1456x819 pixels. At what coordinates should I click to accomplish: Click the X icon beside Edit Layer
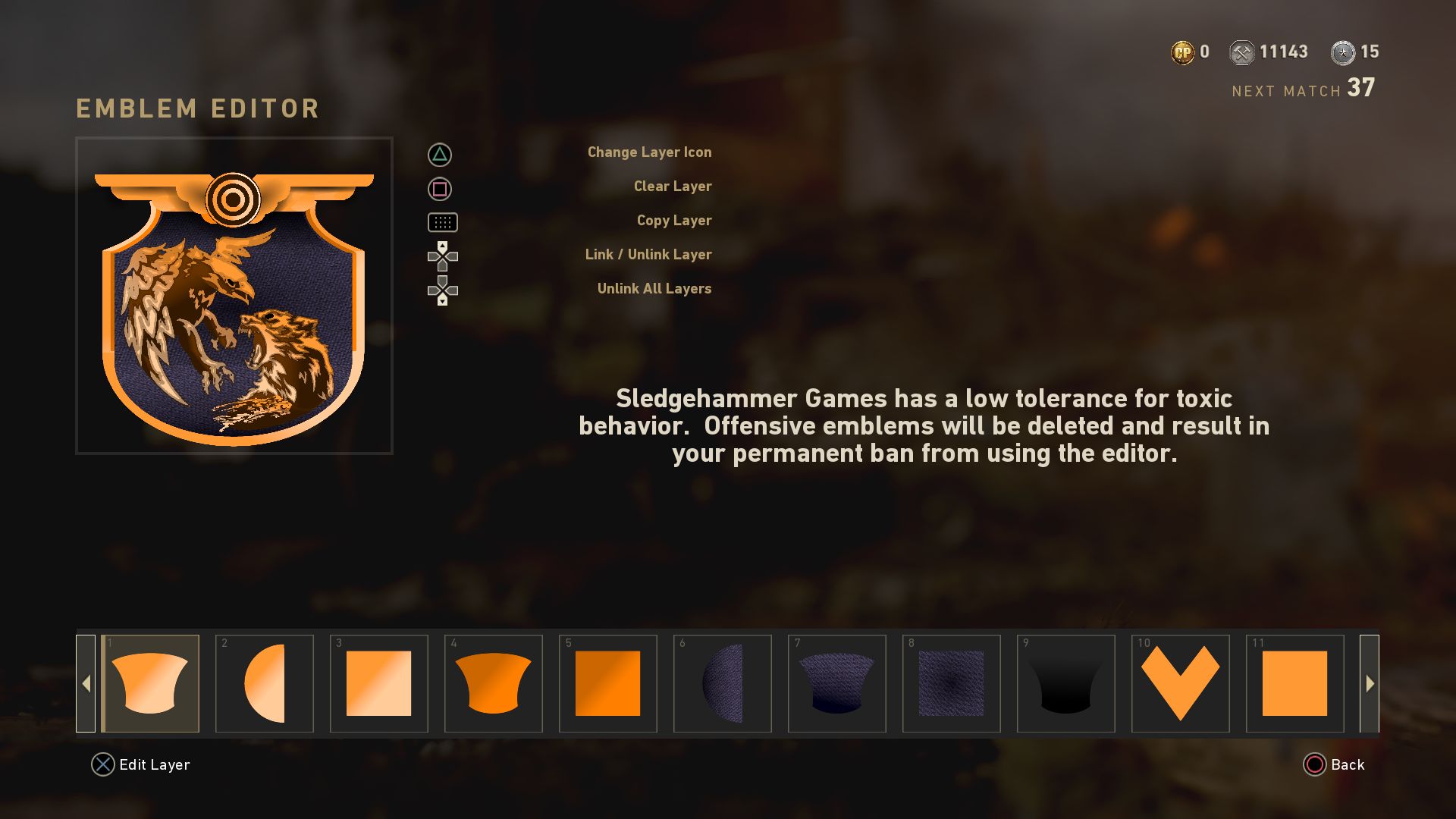[102, 764]
